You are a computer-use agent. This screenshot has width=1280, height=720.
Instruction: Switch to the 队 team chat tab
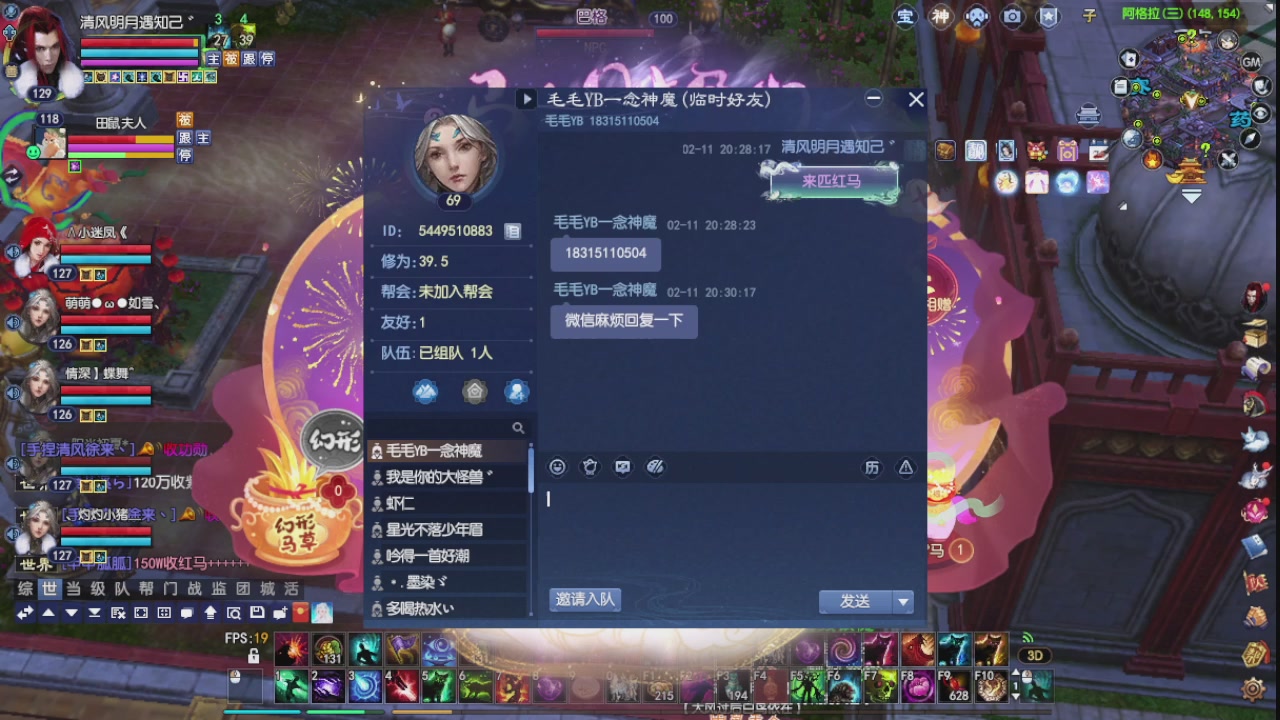(x=120, y=590)
